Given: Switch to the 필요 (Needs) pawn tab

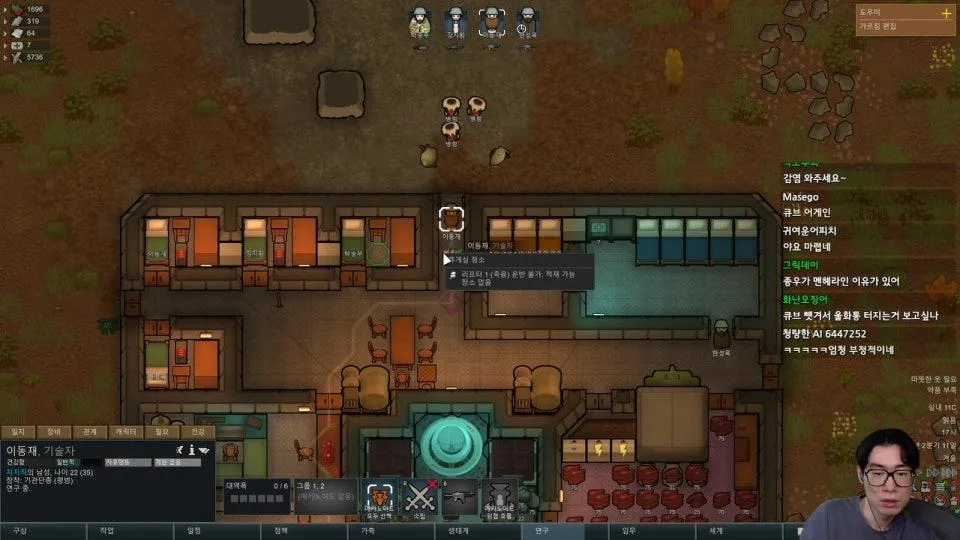Looking at the screenshot, I should pos(162,432).
